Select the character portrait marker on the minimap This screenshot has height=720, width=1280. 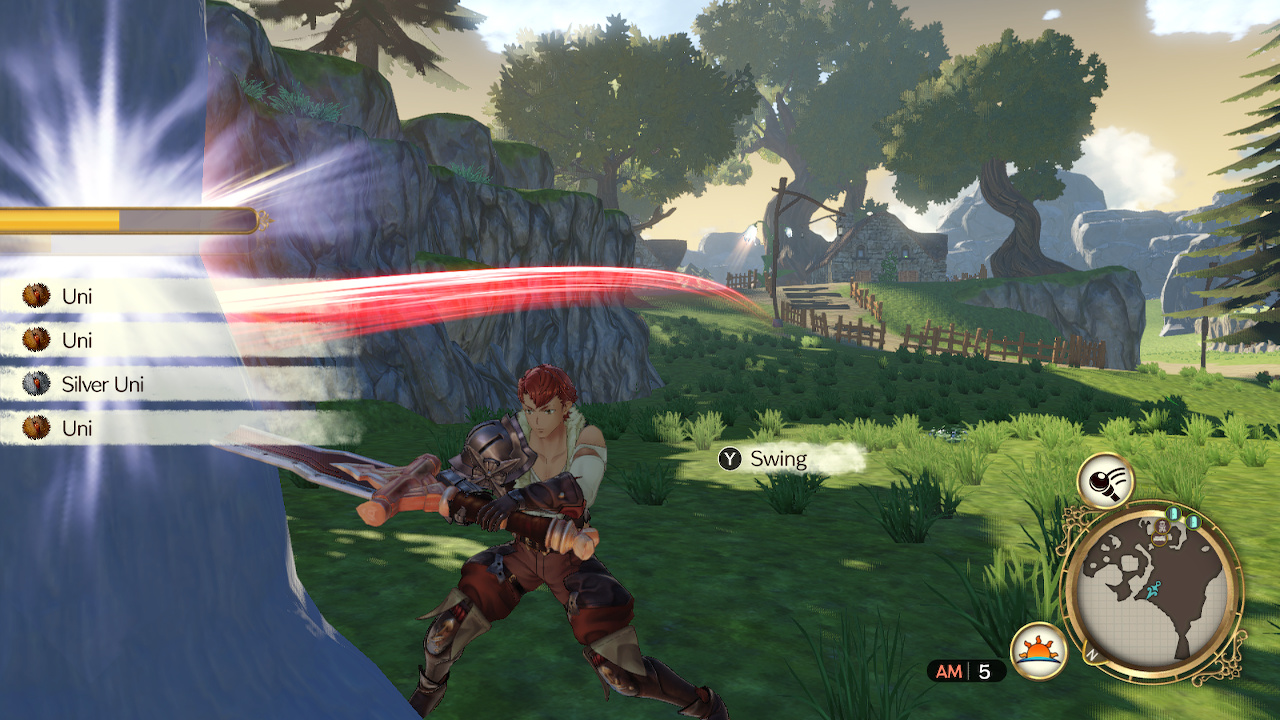pos(1162,526)
